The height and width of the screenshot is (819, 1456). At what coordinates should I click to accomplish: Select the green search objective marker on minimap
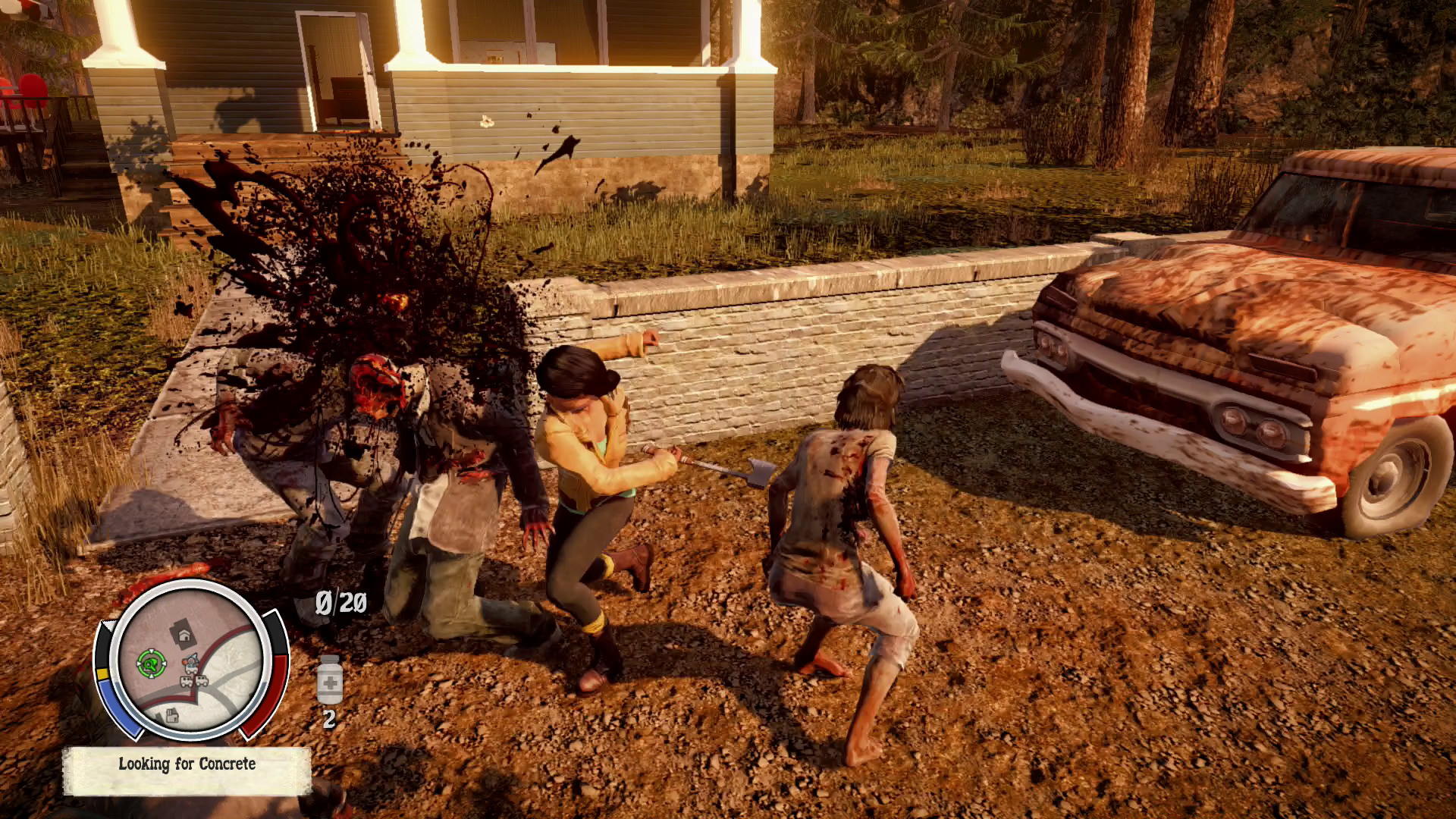pyautogui.click(x=151, y=664)
